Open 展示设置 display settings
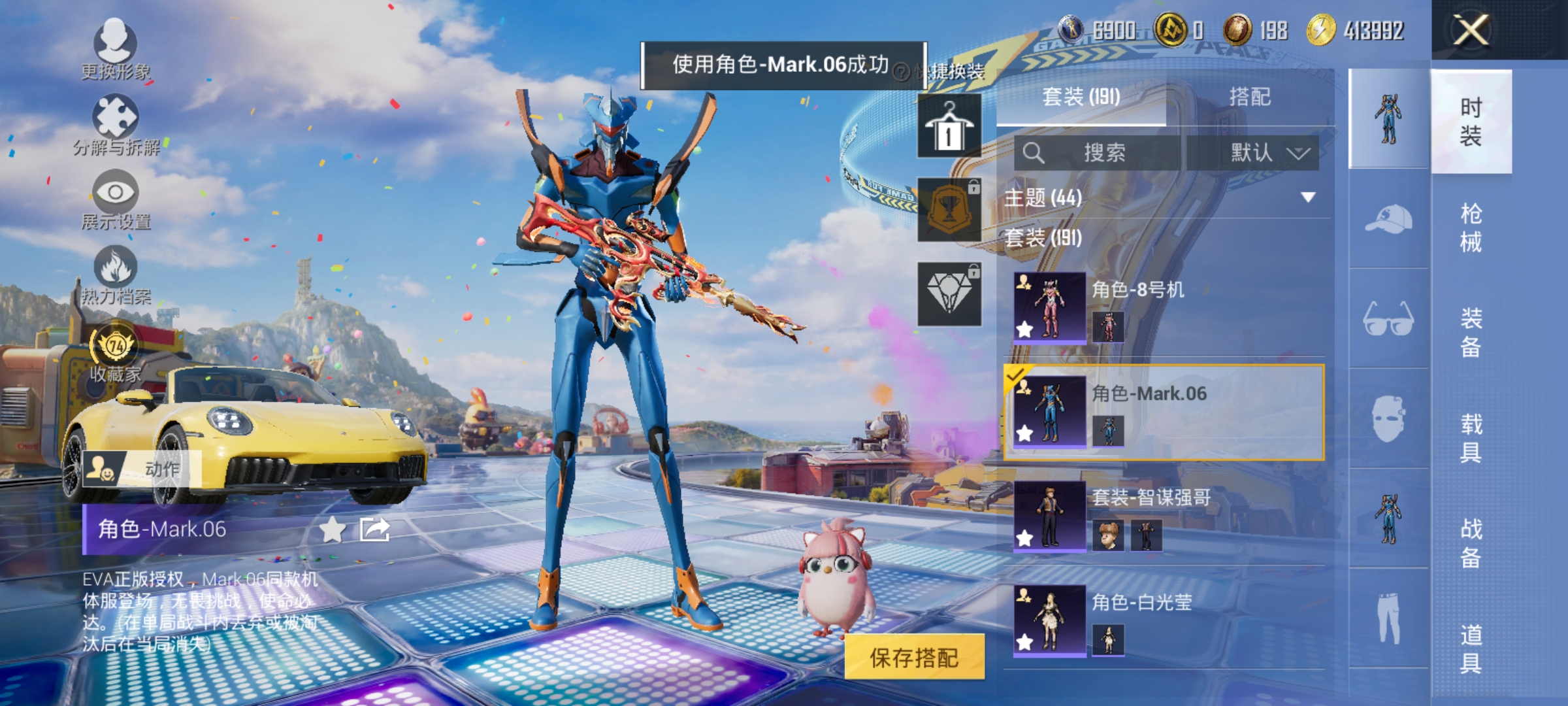The image size is (1568, 706). (116, 199)
